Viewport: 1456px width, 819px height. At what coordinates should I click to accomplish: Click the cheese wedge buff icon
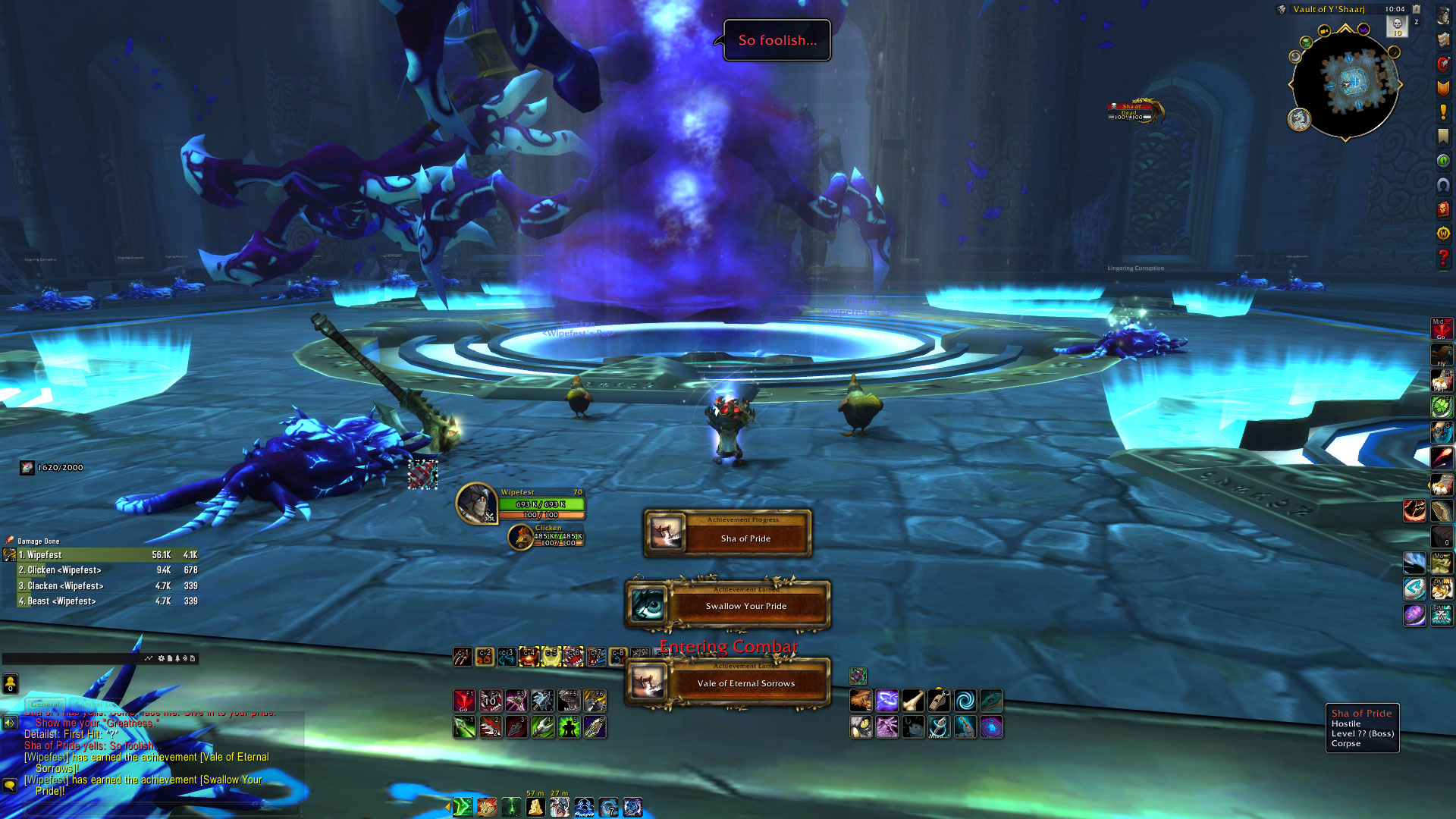point(535,807)
